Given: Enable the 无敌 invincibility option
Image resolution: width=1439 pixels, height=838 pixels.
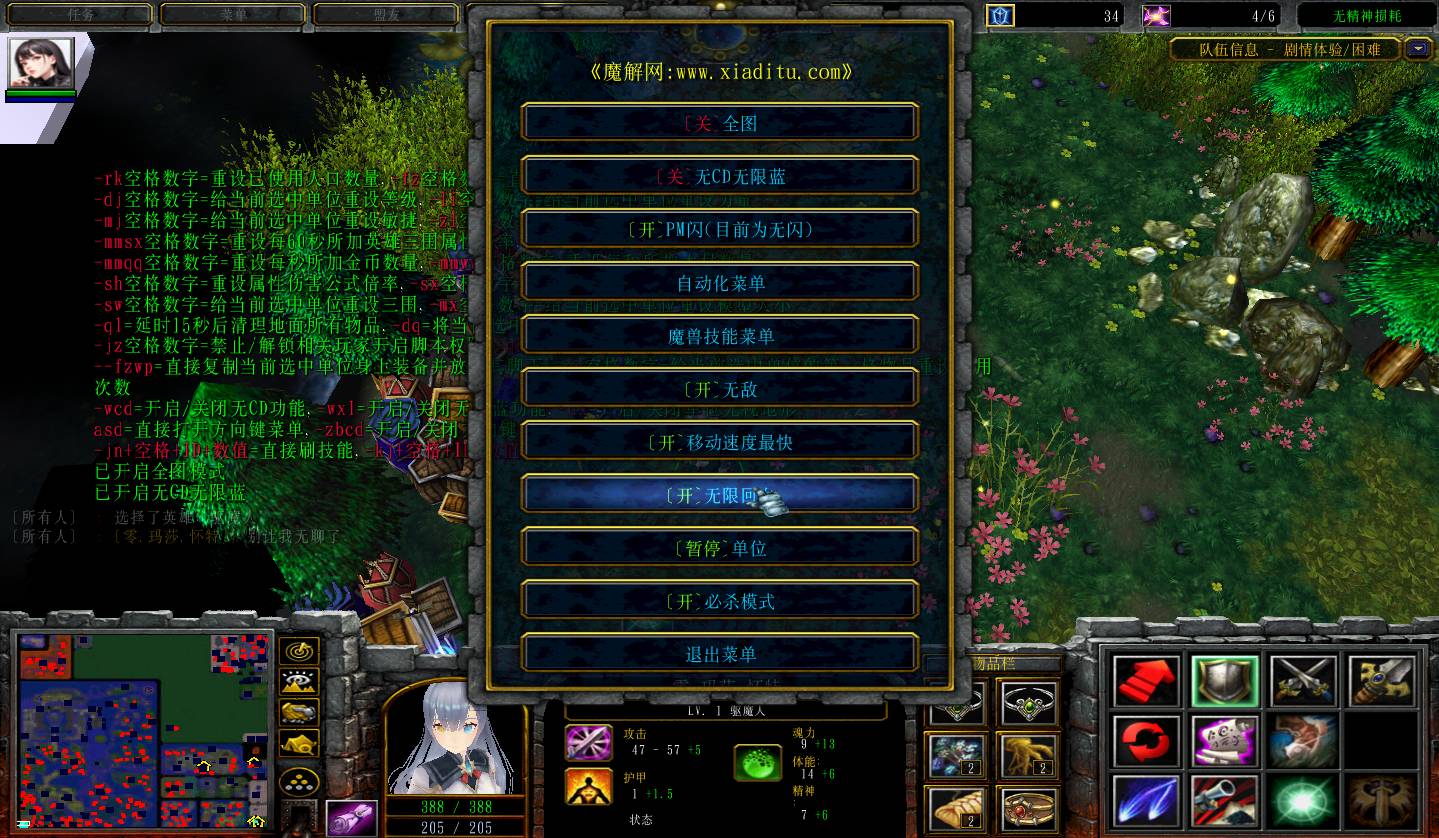Looking at the screenshot, I should tap(720, 389).
